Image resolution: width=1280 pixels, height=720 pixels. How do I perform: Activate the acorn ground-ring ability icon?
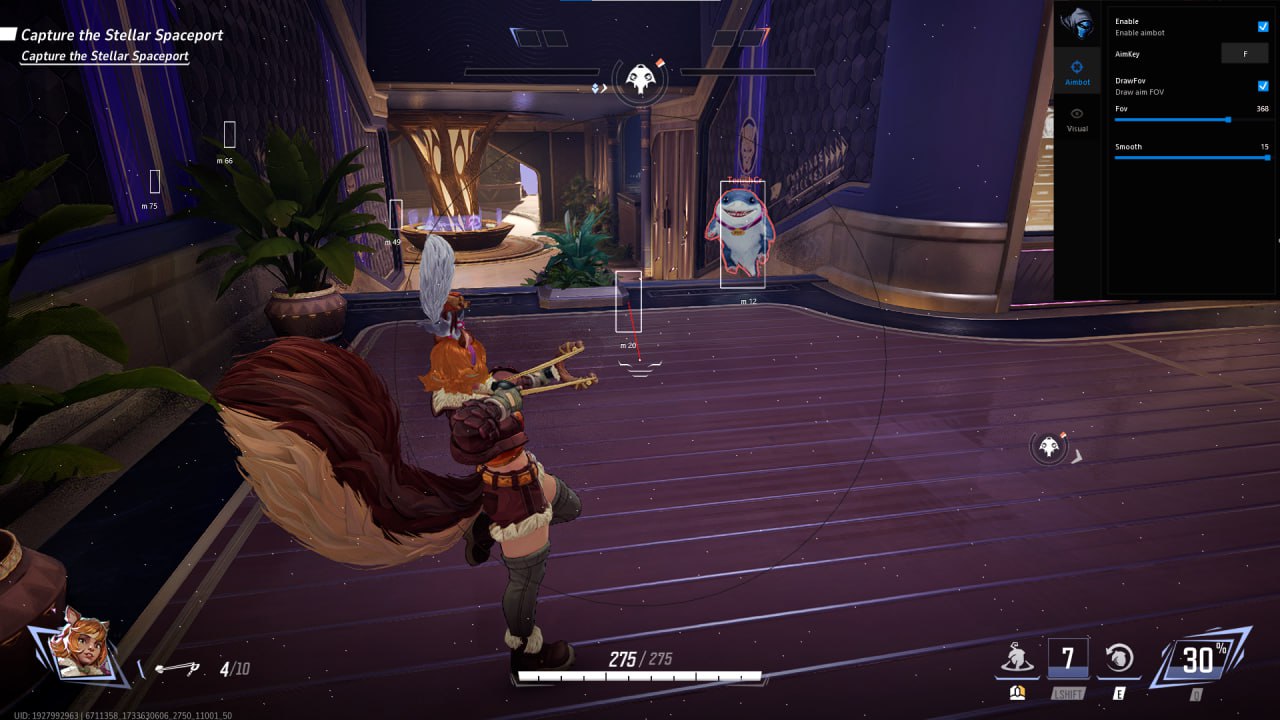(1016, 657)
